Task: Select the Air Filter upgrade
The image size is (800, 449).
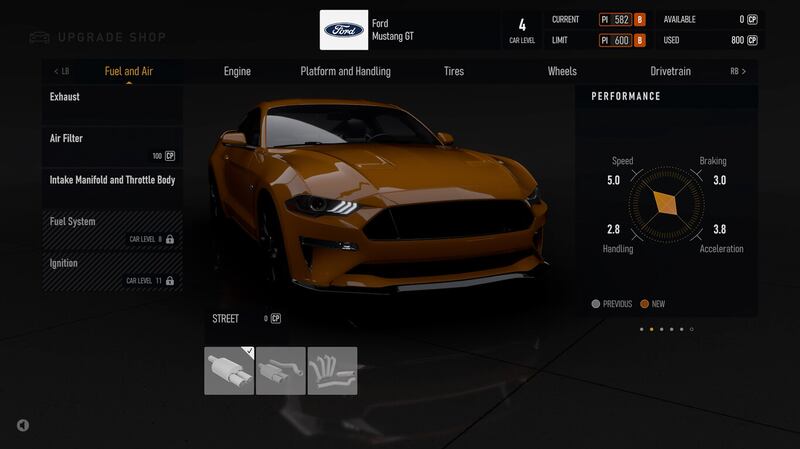Action: tap(112, 146)
